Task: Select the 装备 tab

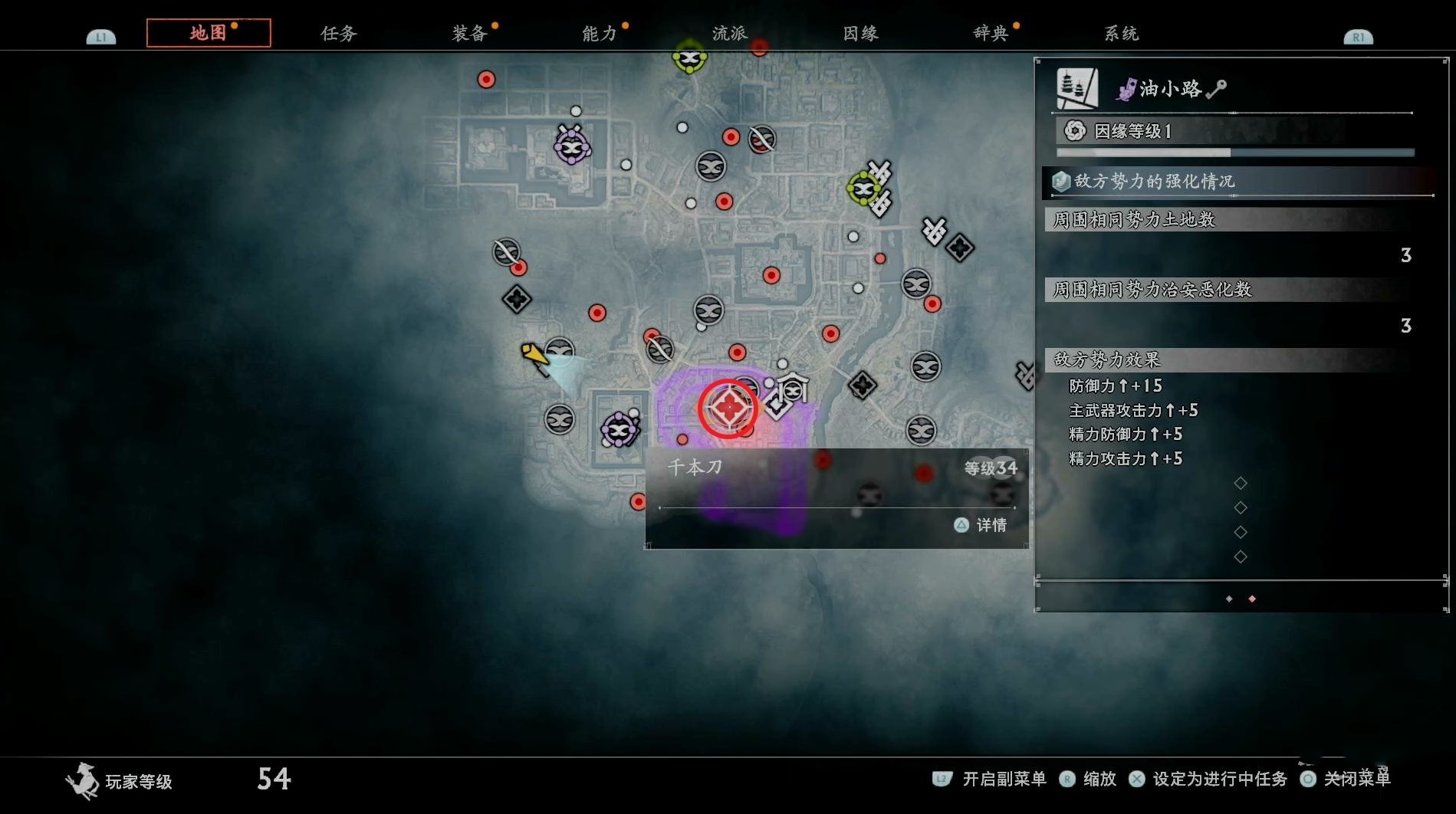Action: [469, 33]
